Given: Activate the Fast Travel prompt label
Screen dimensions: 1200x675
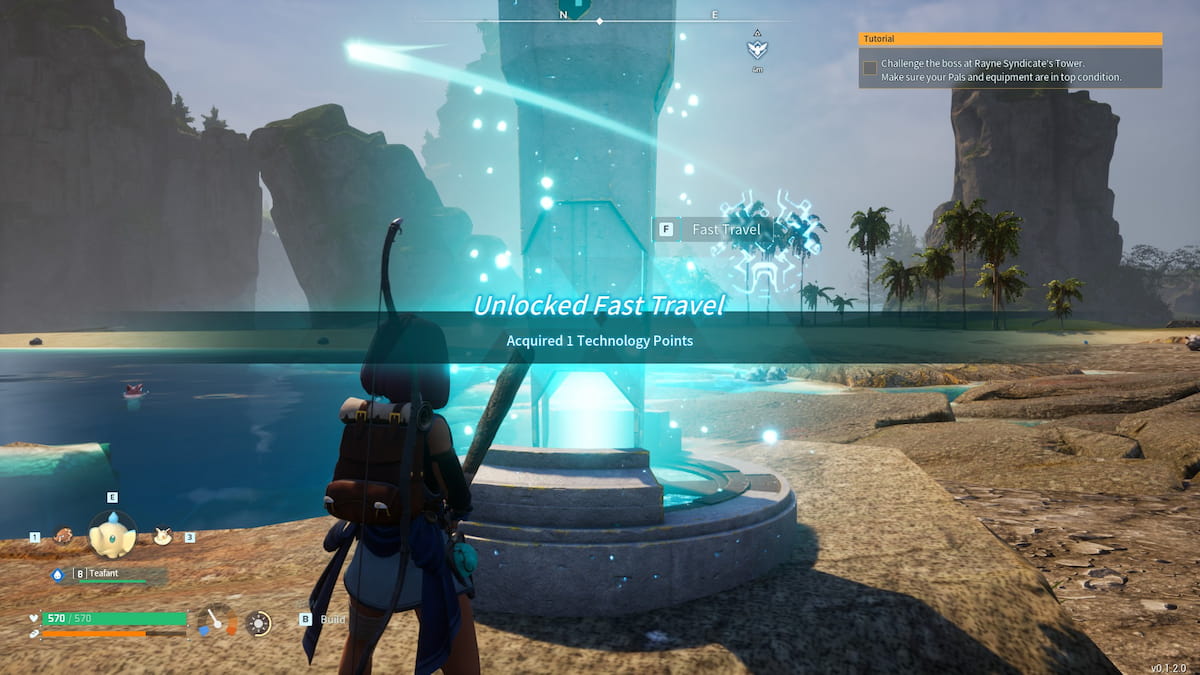Looking at the screenshot, I should pyautogui.click(x=726, y=230).
